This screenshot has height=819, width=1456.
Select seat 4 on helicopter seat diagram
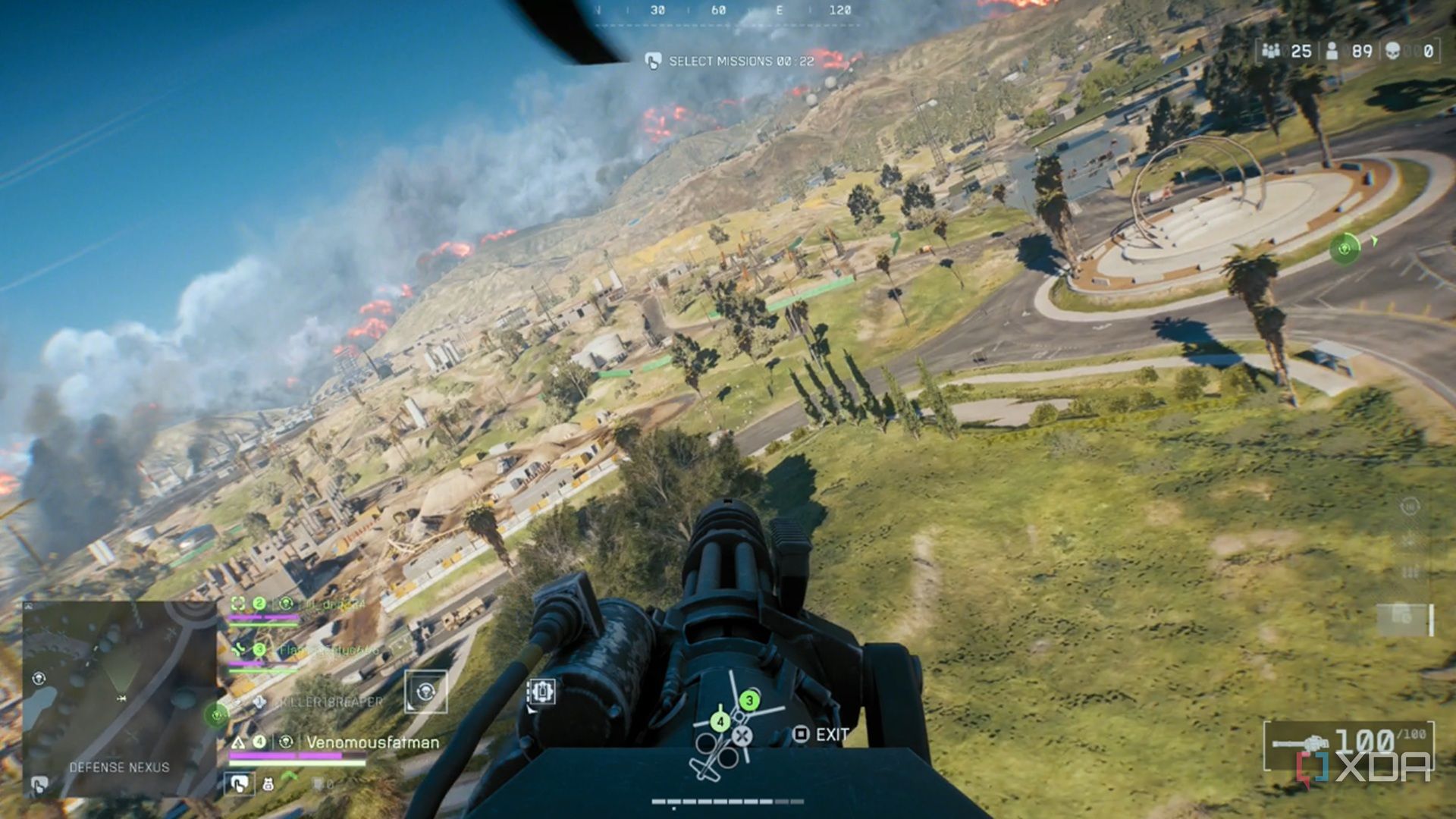coord(720,722)
